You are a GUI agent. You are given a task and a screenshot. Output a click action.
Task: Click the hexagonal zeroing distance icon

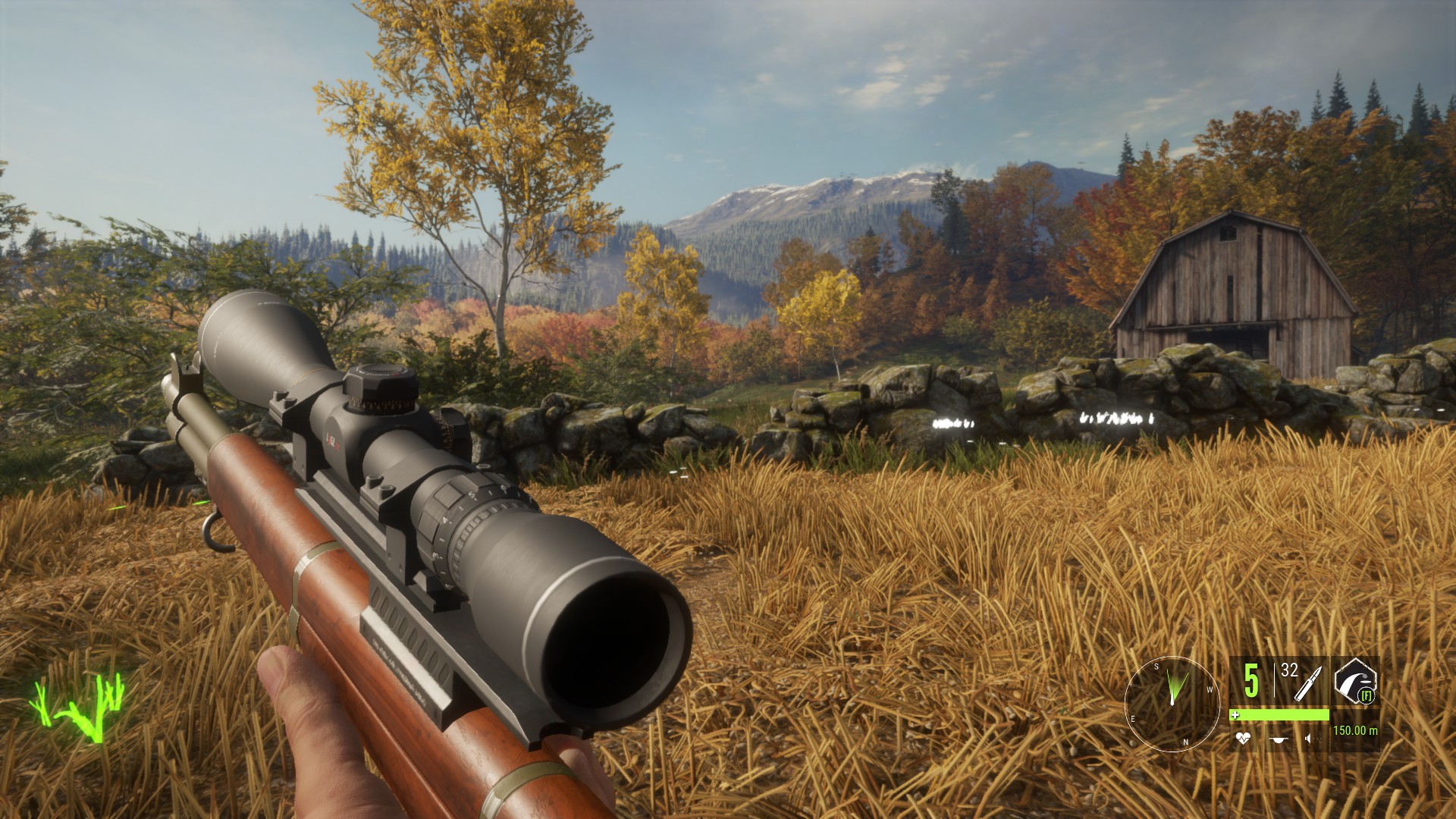(1354, 680)
